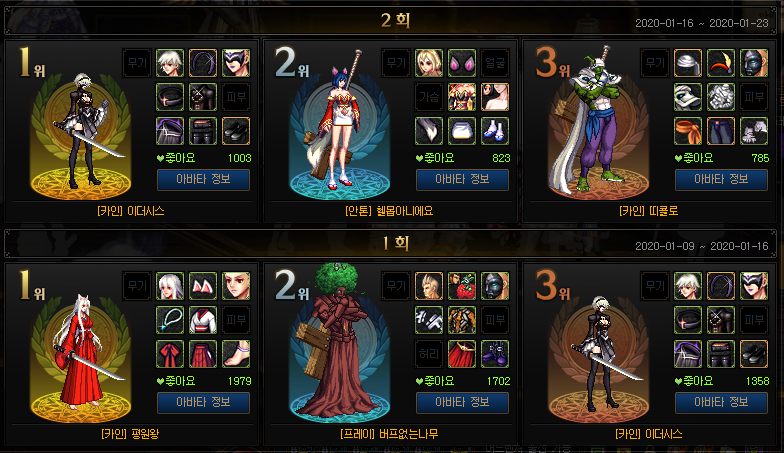Click the orange scarf item icon
This screenshot has height=453, width=784.
point(687,130)
